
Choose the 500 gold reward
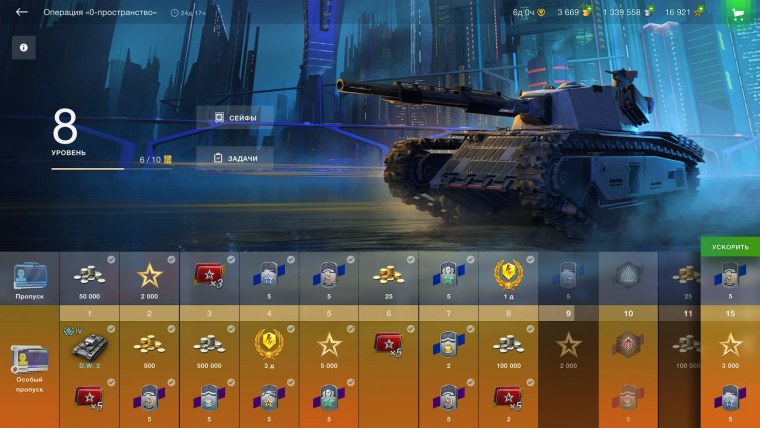(x=149, y=348)
